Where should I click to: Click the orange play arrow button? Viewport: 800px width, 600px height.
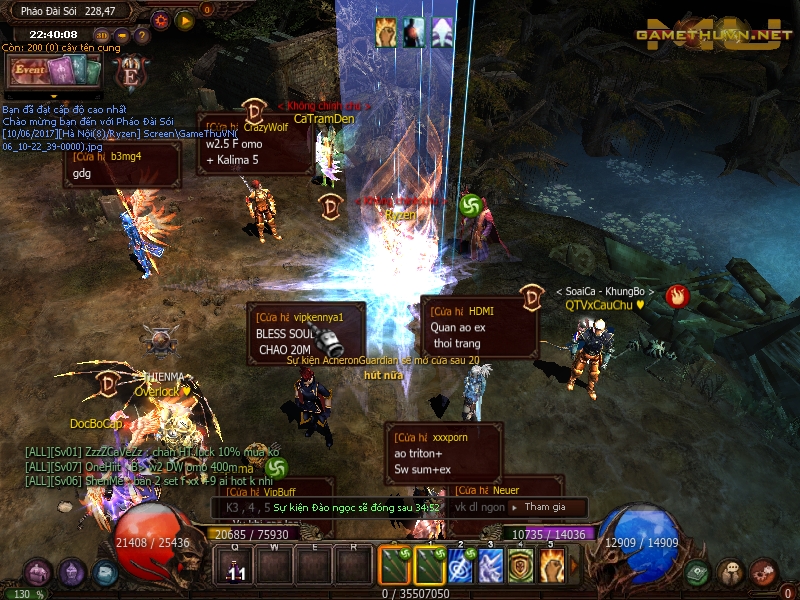pos(184,19)
